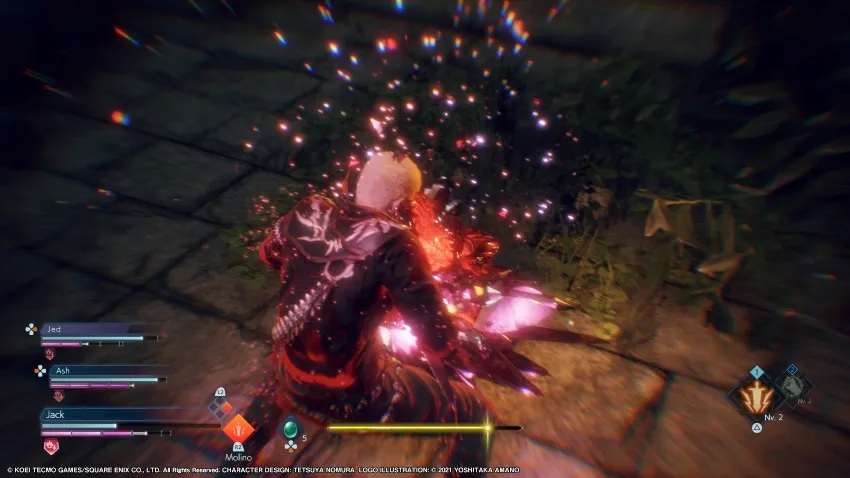Click the red flame status icon under Jack
850x478 pixels.
(52, 445)
